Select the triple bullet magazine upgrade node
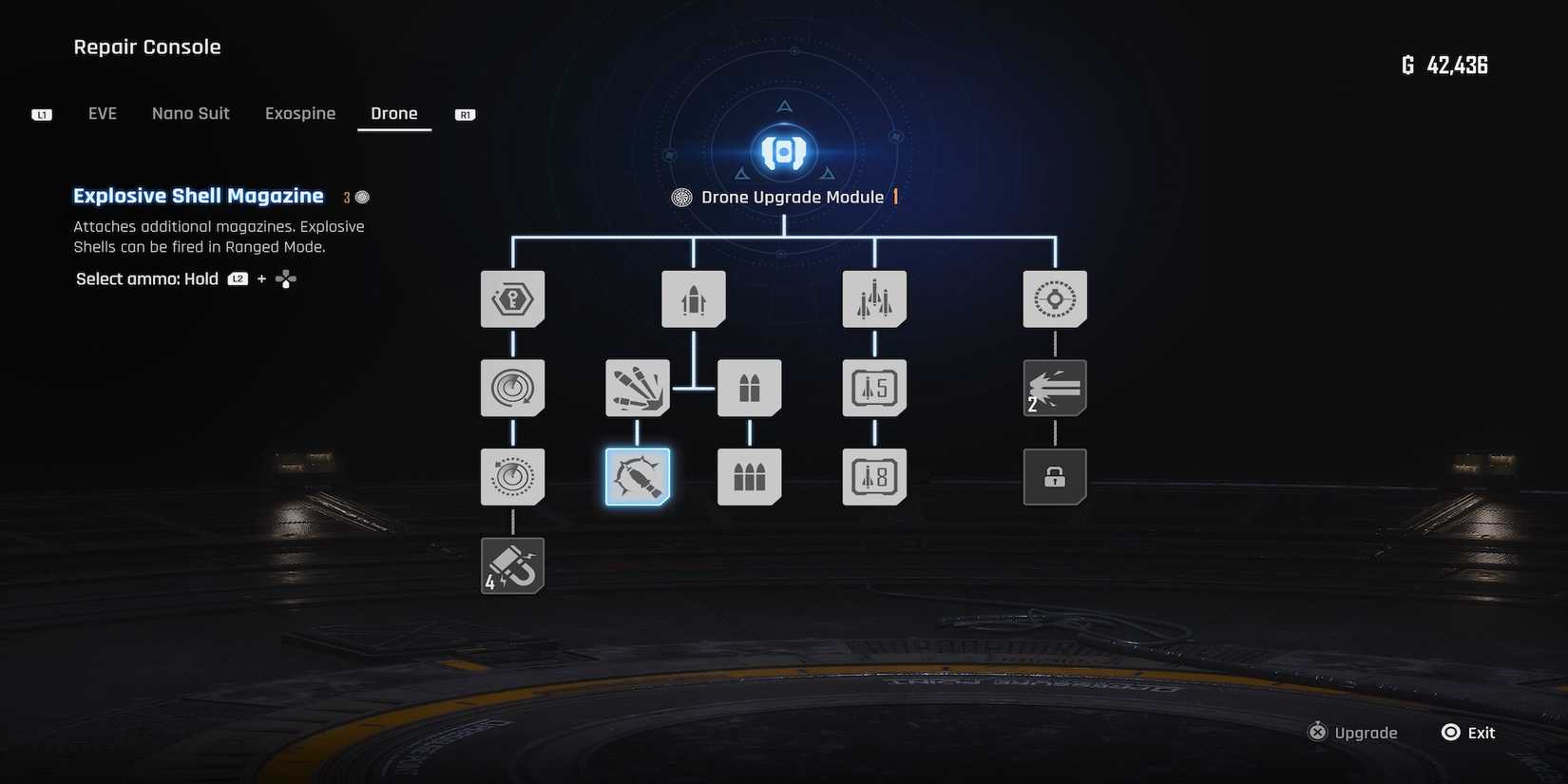Viewport: 1568px width, 784px height. click(x=749, y=476)
